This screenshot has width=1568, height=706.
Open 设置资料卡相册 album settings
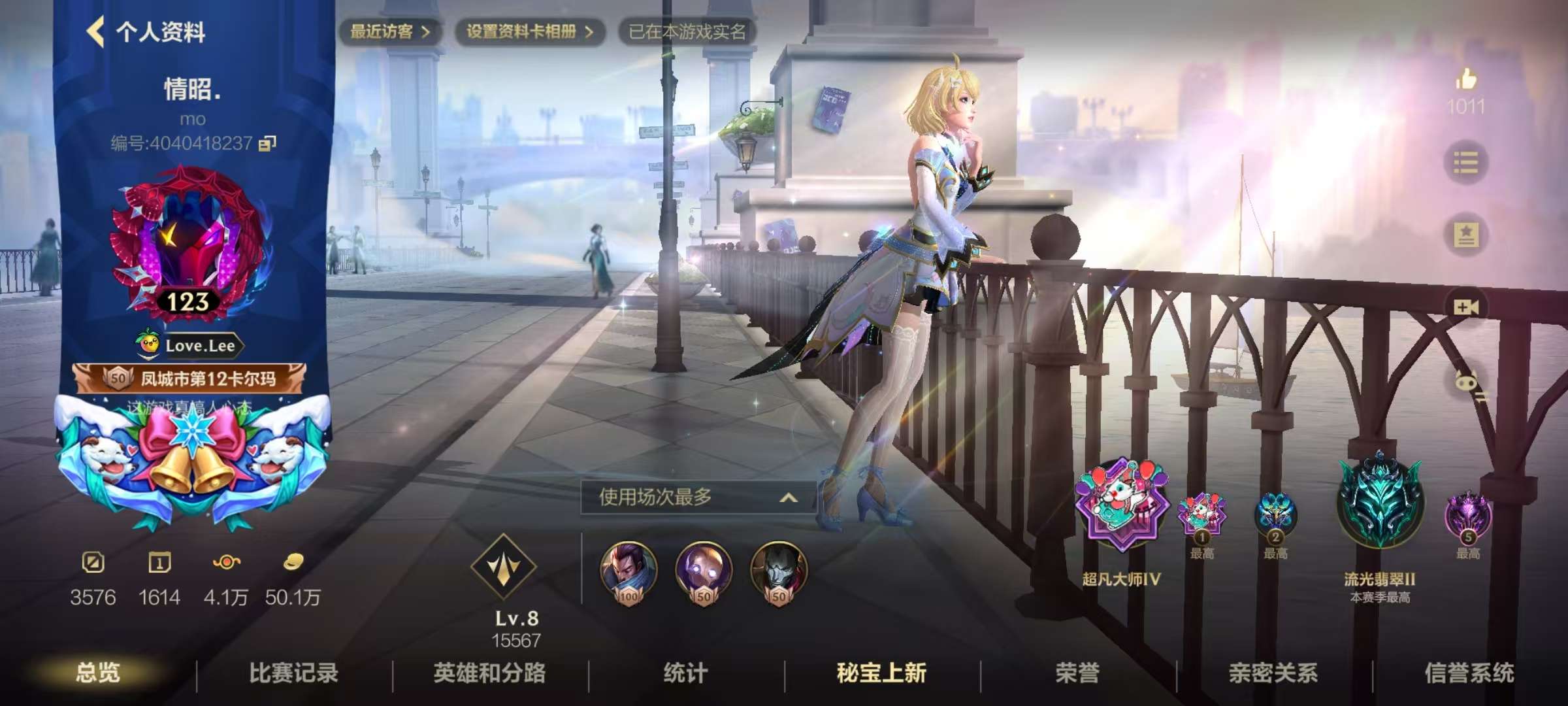click(x=529, y=29)
